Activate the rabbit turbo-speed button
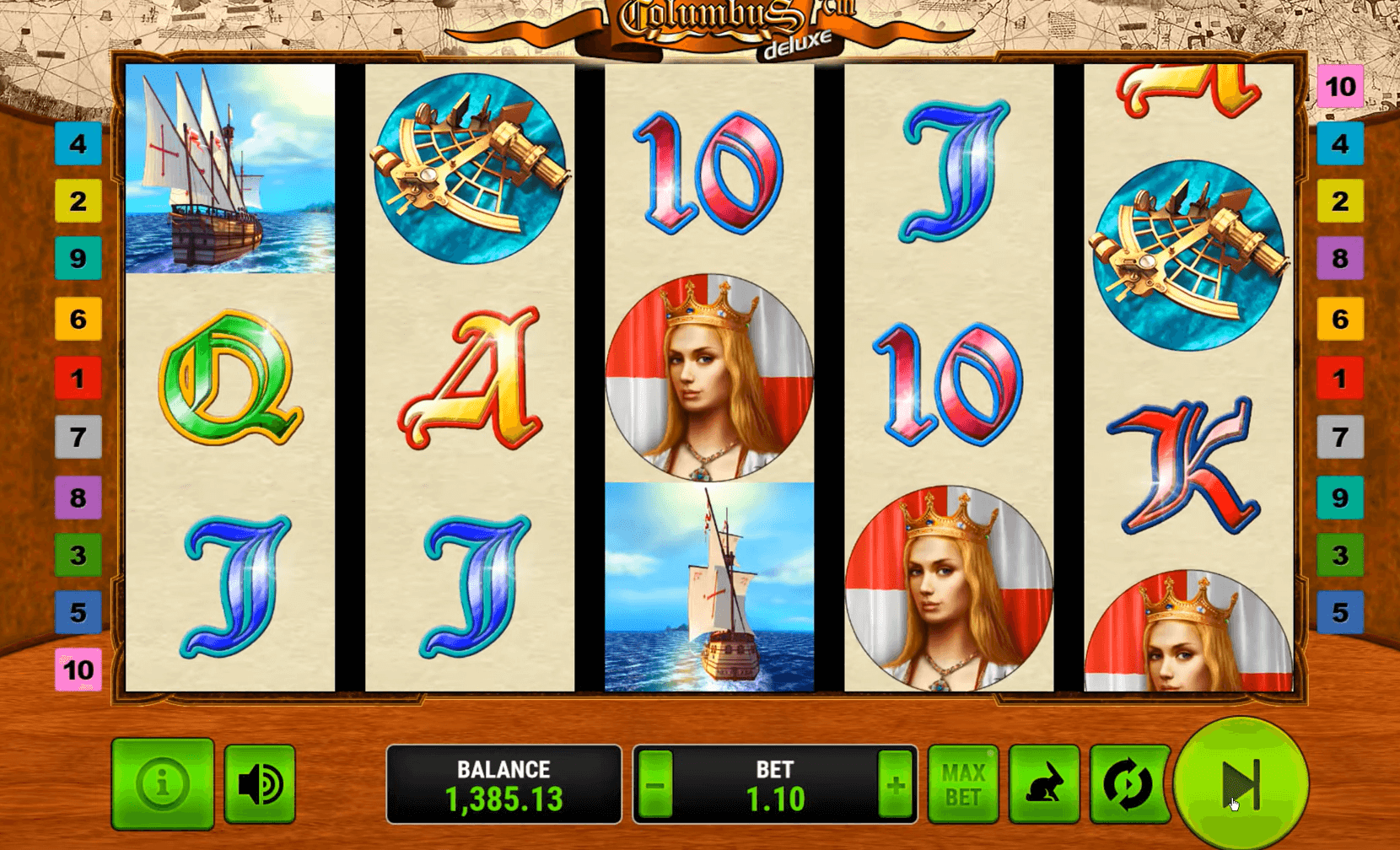This screenshot has width=1400, height=850. [1044, 784]
